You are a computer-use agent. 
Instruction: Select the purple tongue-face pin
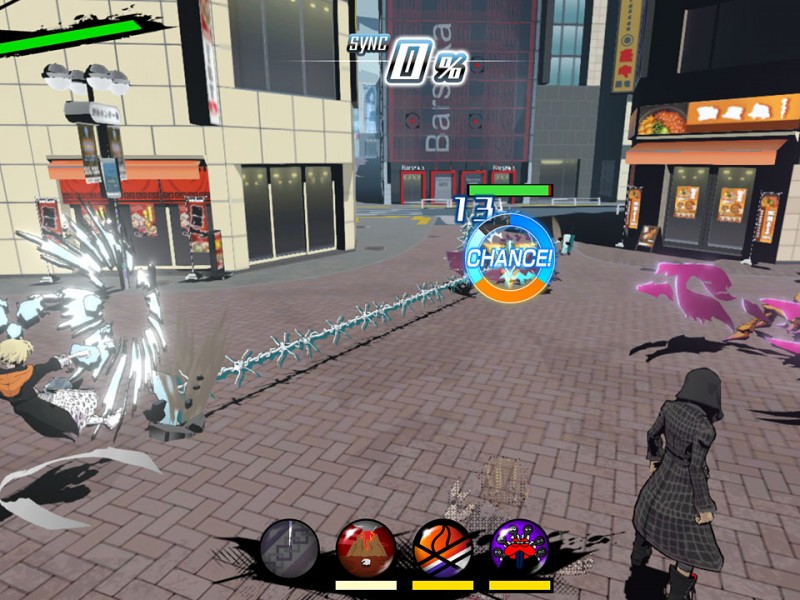520,548
